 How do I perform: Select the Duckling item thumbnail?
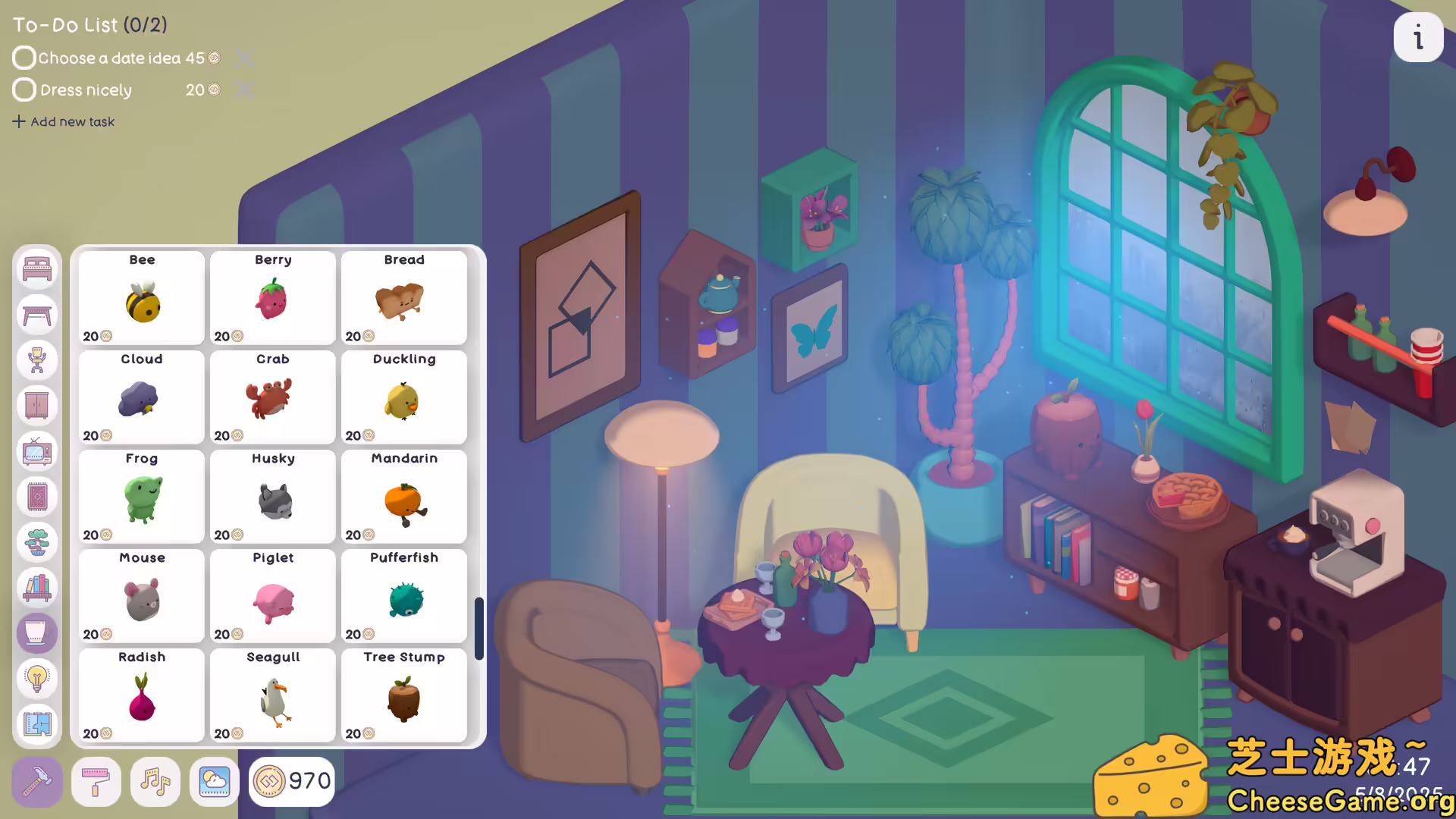click(403, 398)
